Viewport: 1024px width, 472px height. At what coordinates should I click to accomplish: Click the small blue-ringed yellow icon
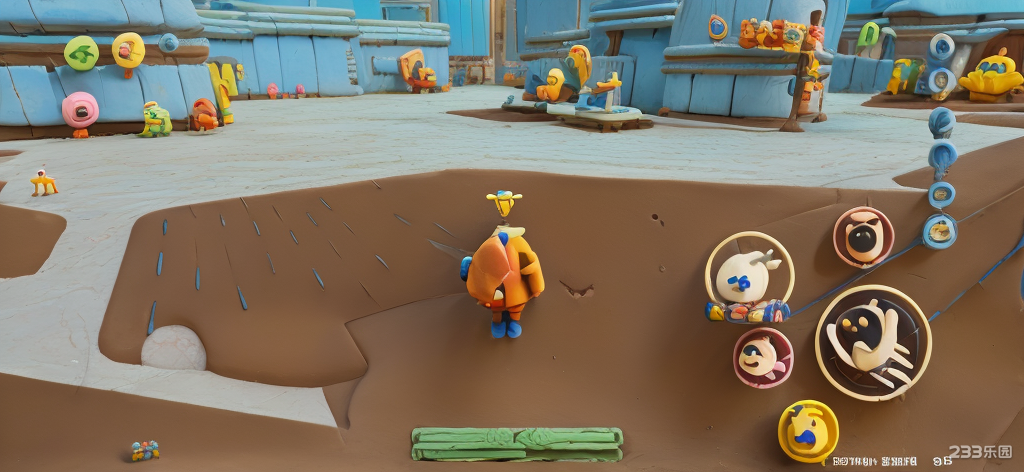pyautogui.click(x=939, y=231)
